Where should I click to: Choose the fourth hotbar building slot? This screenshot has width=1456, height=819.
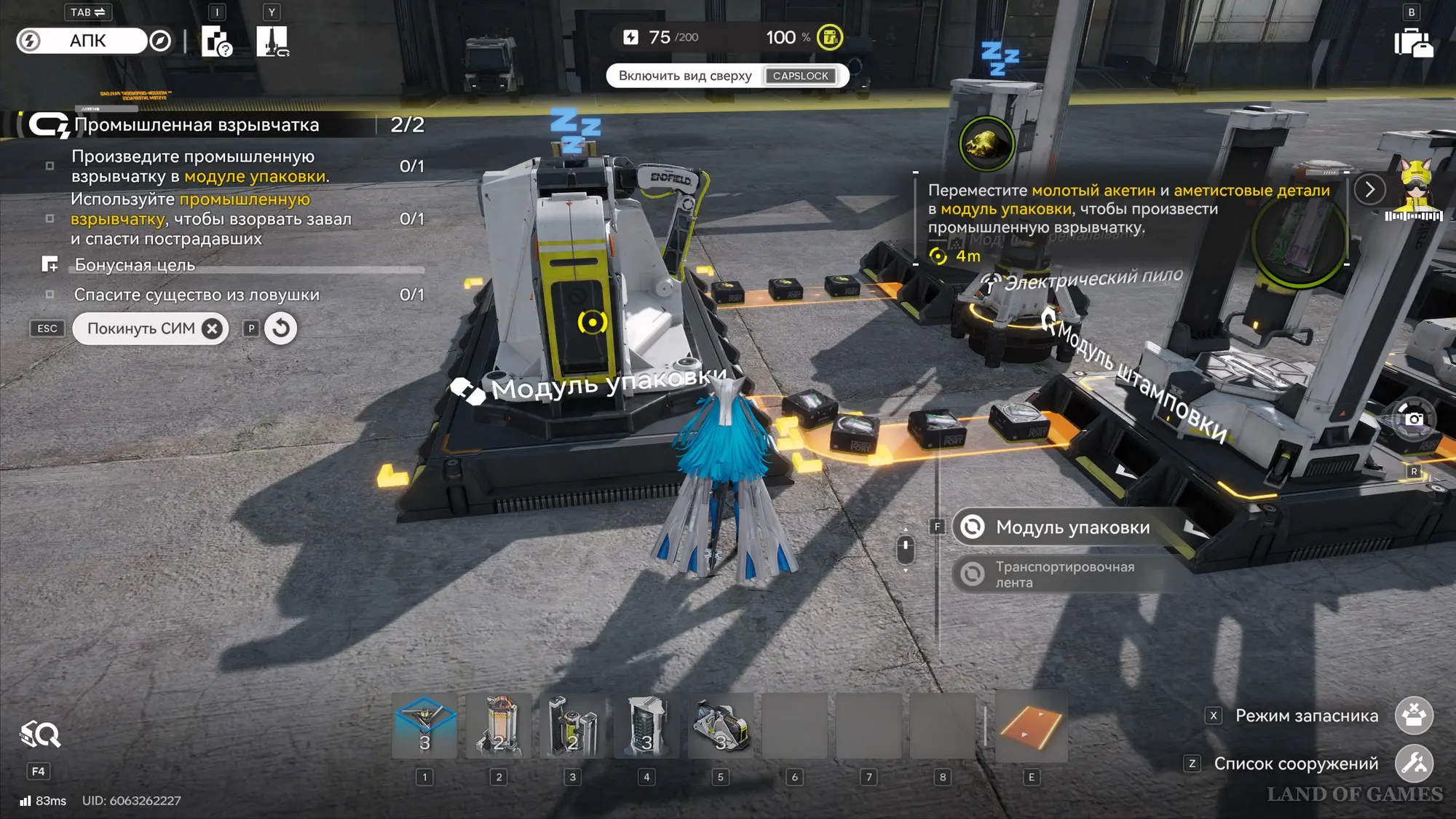(x=646, y=726)
